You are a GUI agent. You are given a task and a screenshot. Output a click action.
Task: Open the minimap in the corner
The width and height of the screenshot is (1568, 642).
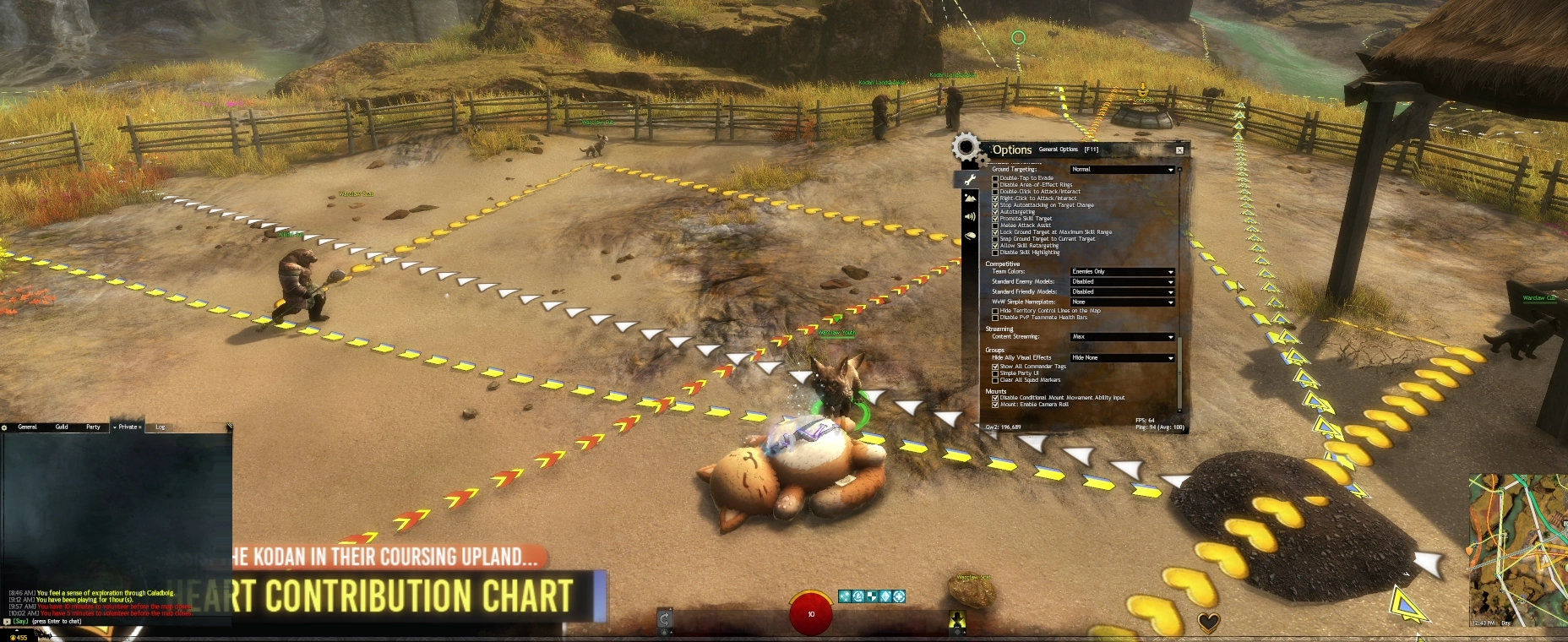[x=1518, y=549]
